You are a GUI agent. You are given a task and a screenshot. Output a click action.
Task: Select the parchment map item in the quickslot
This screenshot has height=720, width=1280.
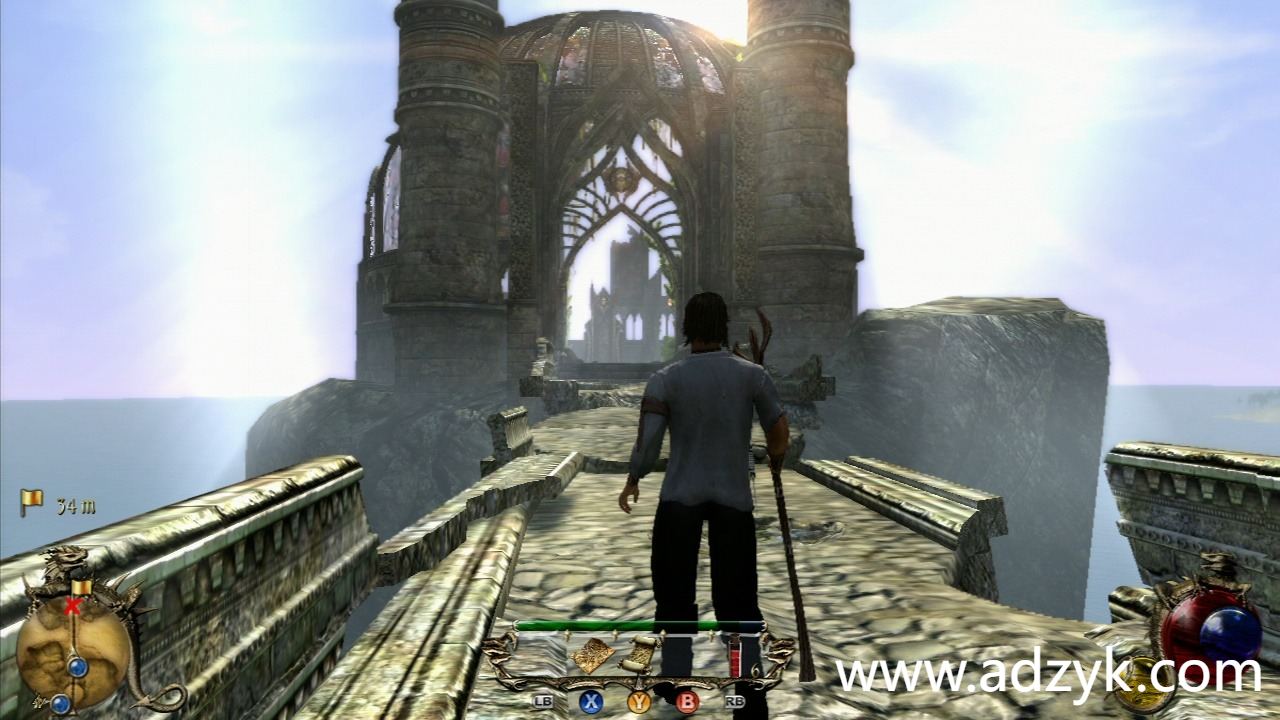point(592,654)
